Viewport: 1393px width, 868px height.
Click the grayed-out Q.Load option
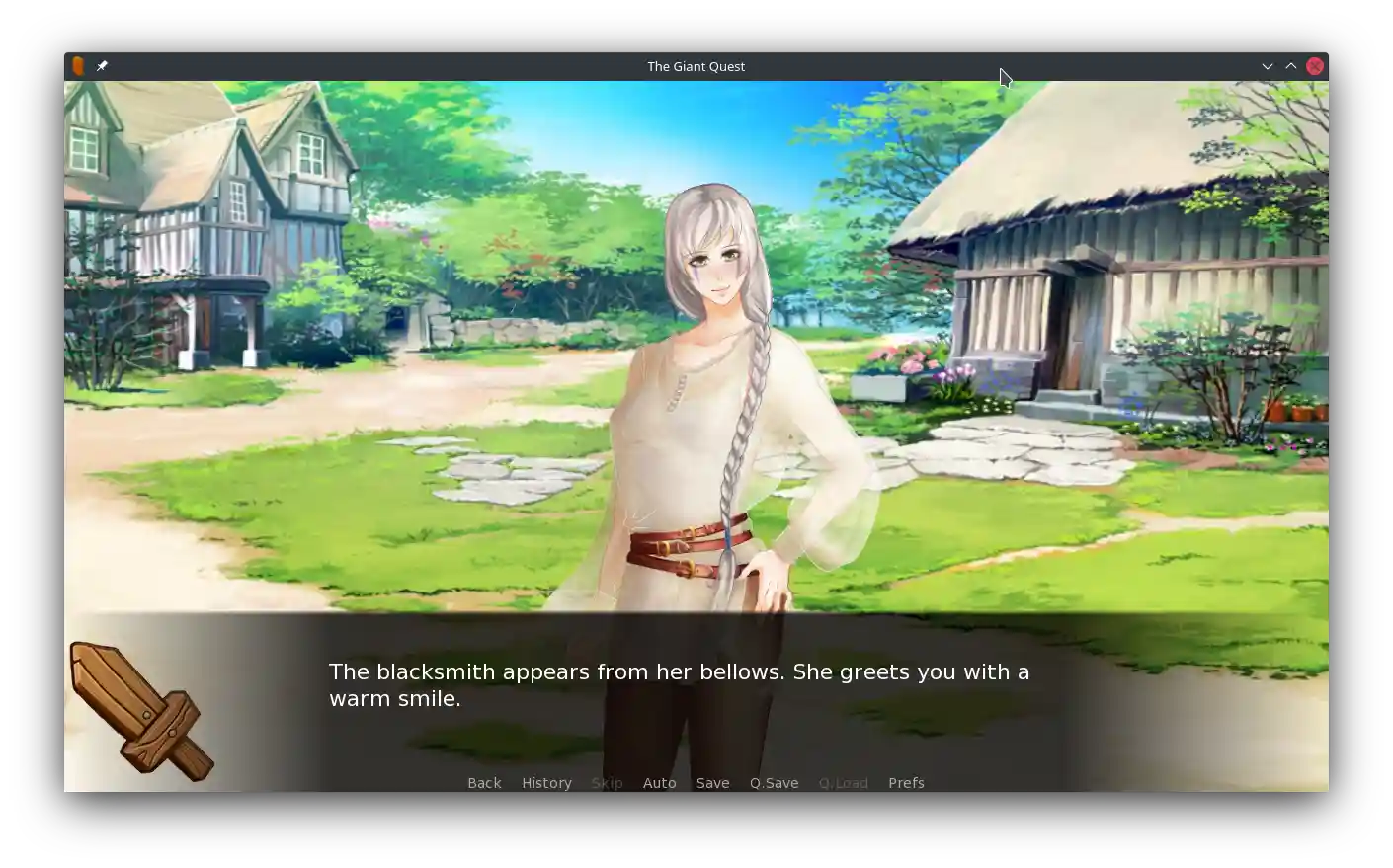click(x=844, y=782)
